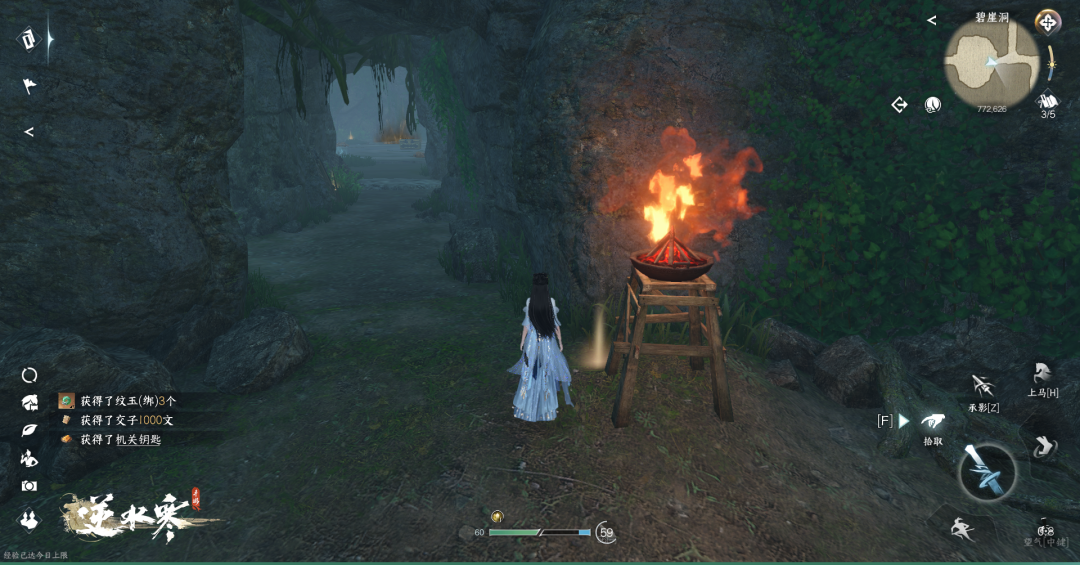
Task: Open the diamond character icon at bottom-left
Action: [29, 519]
